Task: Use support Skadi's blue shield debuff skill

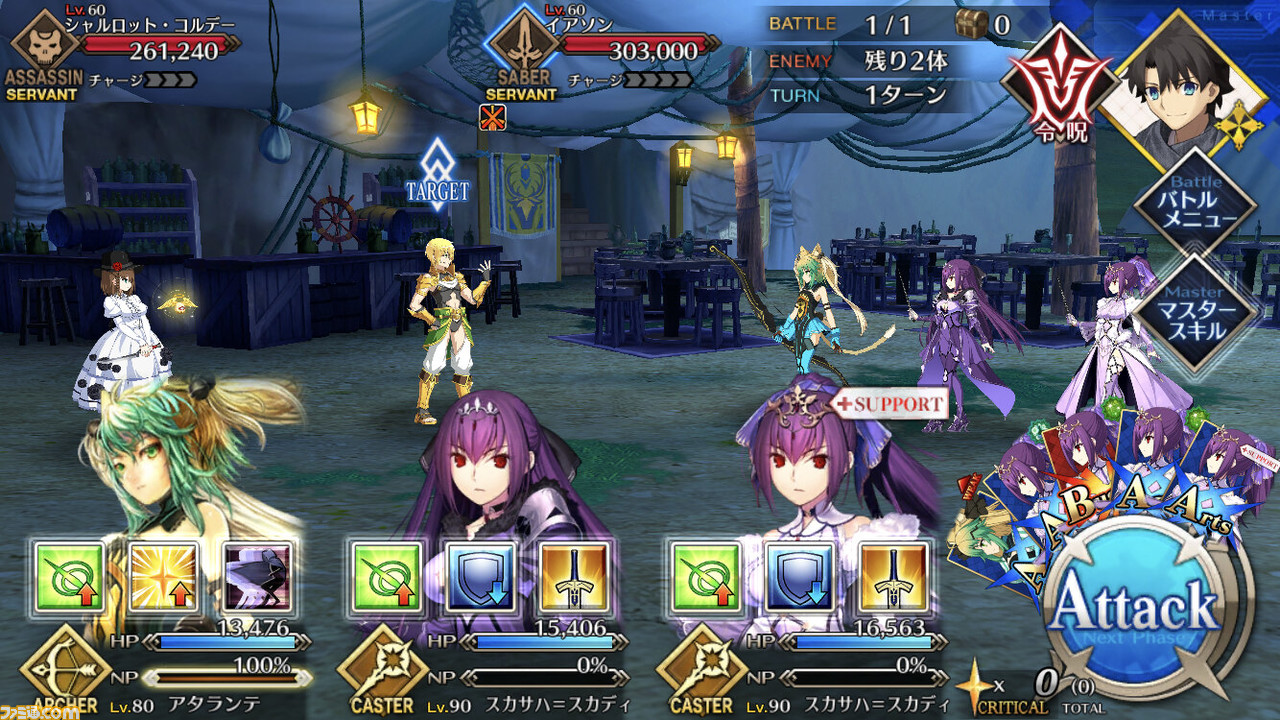Action: pyautogui.click(x=799, y=577)
